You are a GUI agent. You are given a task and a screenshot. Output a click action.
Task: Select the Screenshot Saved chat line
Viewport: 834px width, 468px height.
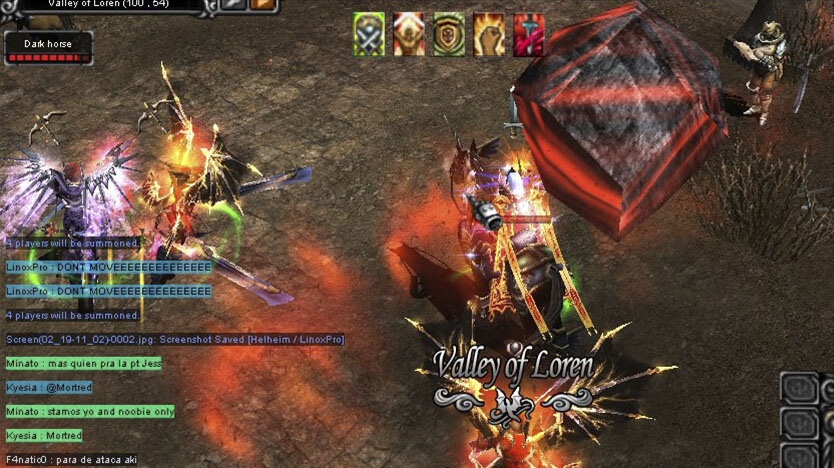point(175,340)
